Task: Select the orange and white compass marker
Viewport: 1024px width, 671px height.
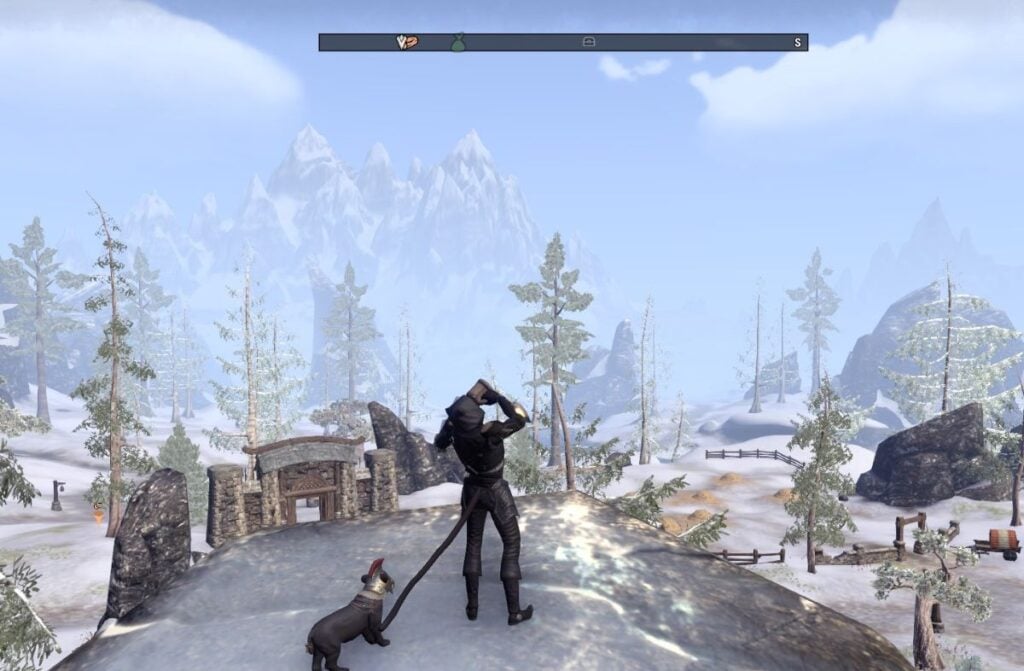Action: pyautogui.click(x=406, y=42)
